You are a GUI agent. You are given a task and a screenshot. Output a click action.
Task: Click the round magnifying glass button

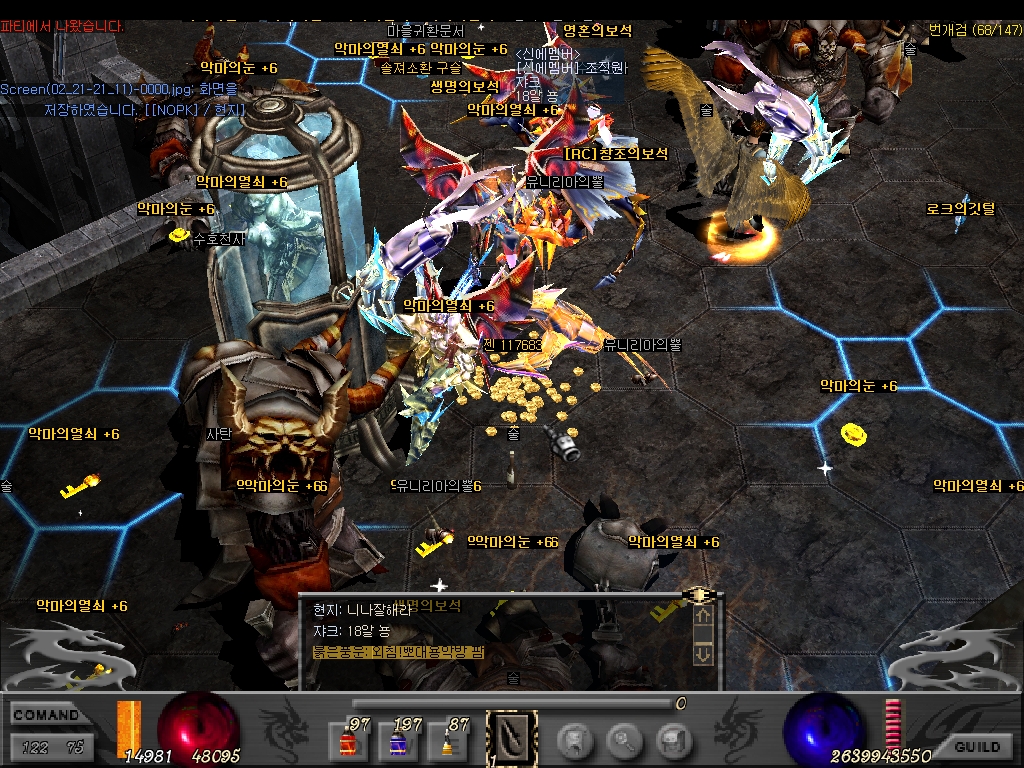625,741
